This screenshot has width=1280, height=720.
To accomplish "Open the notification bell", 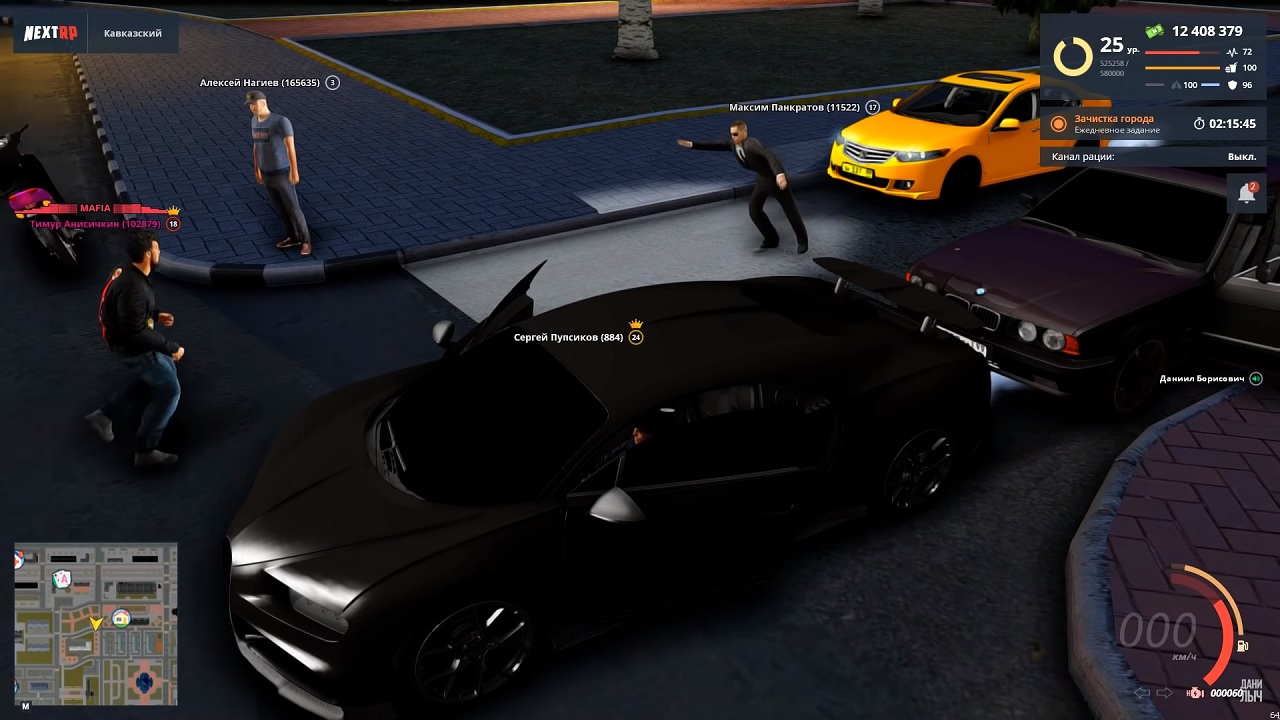I will (1246, 193).
